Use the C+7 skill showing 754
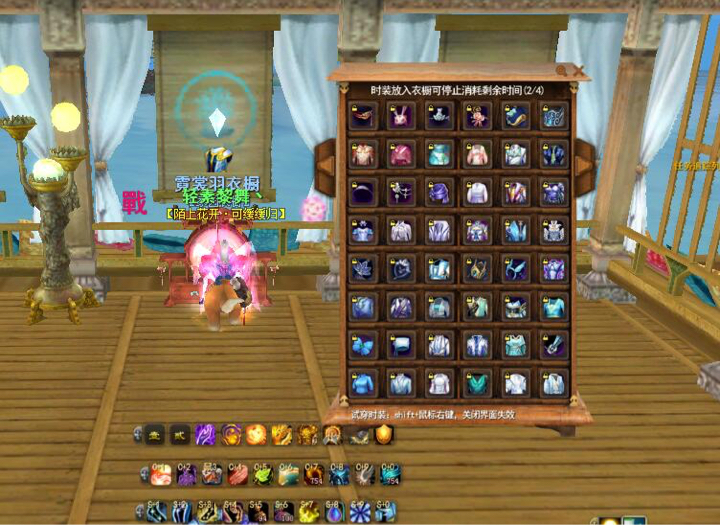The image size is (720, 525). pos(314,474)
